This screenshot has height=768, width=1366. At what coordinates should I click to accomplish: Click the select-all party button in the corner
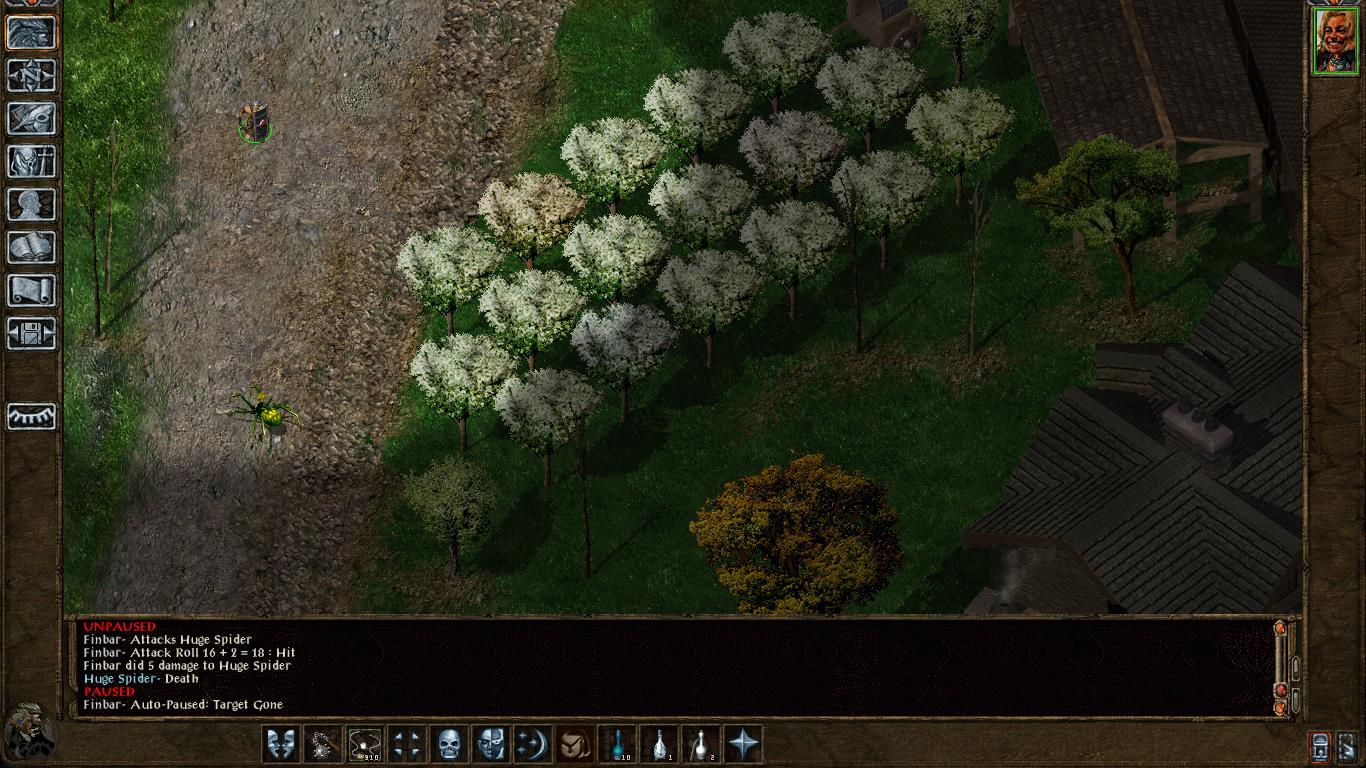coord(1346,746)
